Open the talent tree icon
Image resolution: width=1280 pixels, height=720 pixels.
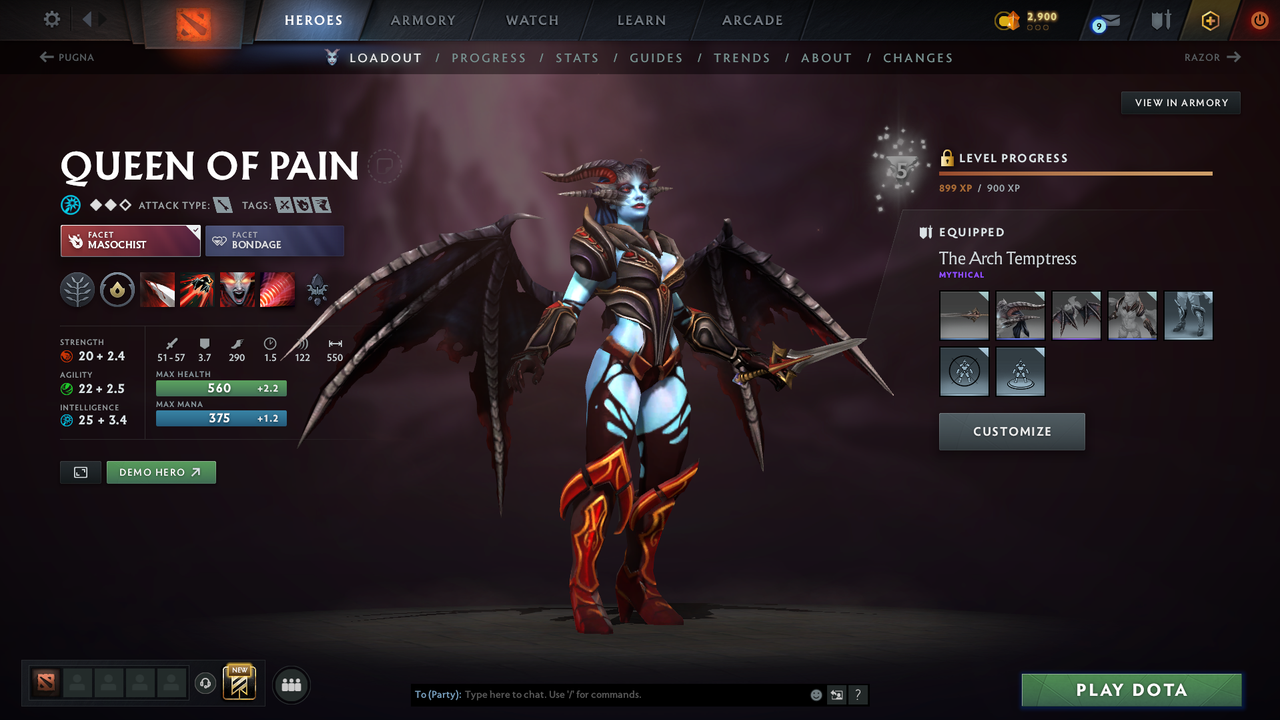[77, 290]
